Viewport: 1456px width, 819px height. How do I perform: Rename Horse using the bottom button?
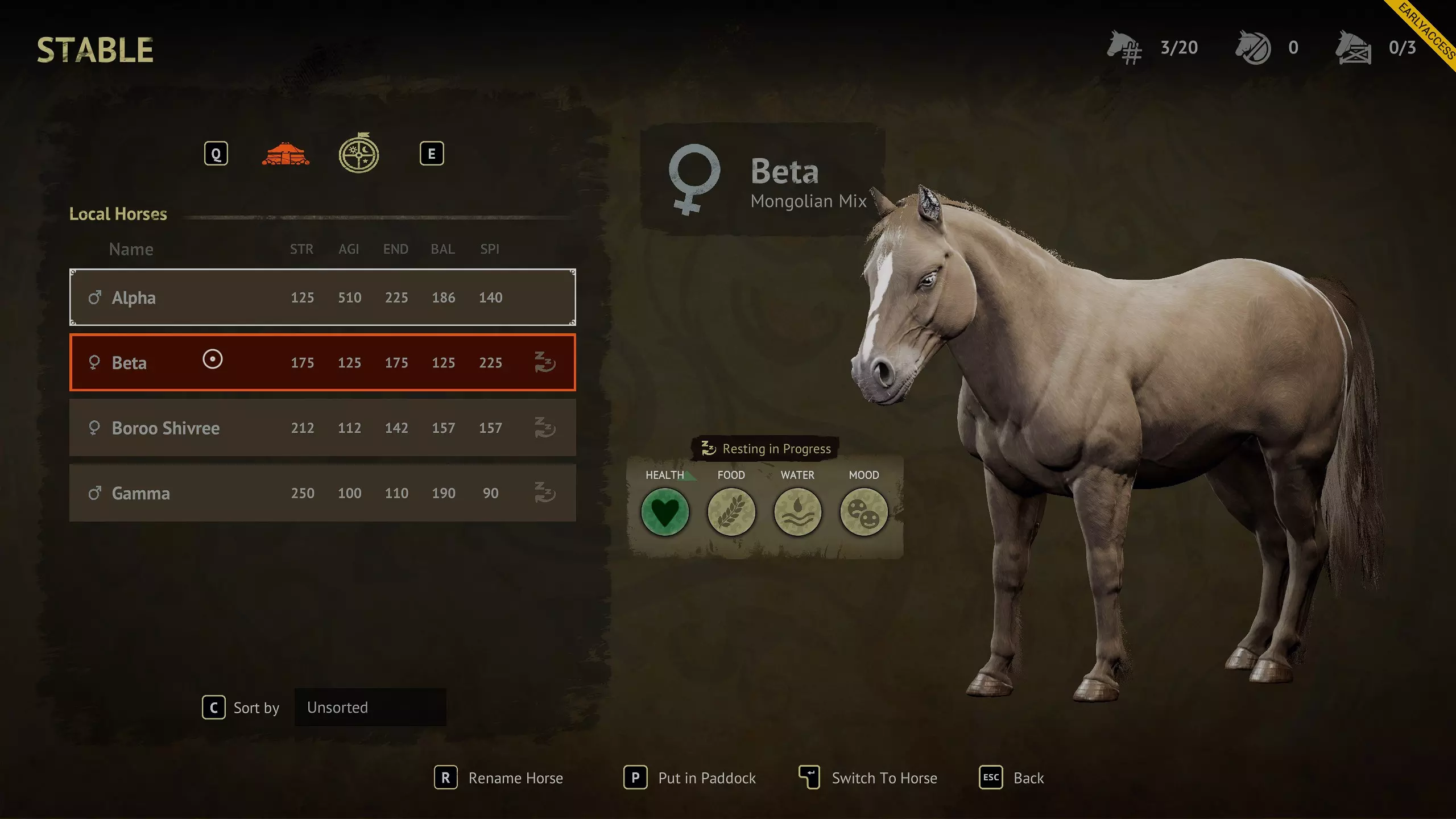pos(499,778)
